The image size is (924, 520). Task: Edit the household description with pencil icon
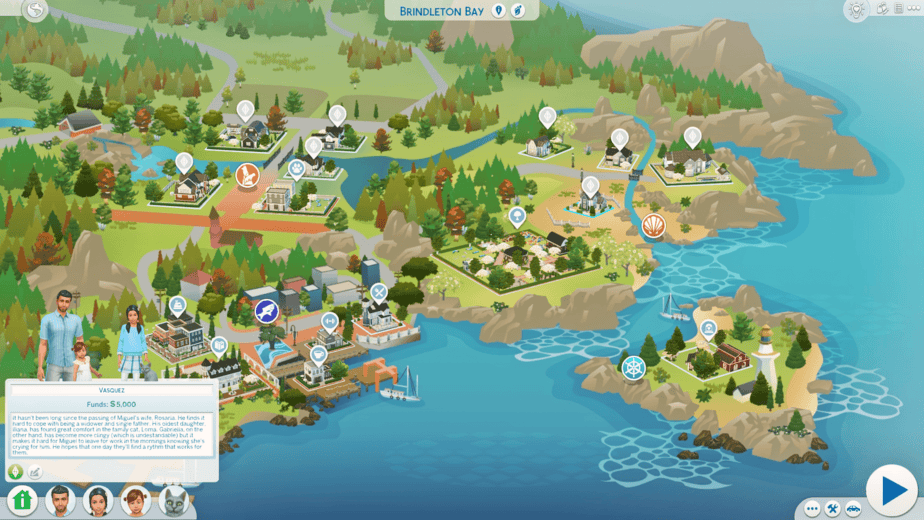point(35,471)
